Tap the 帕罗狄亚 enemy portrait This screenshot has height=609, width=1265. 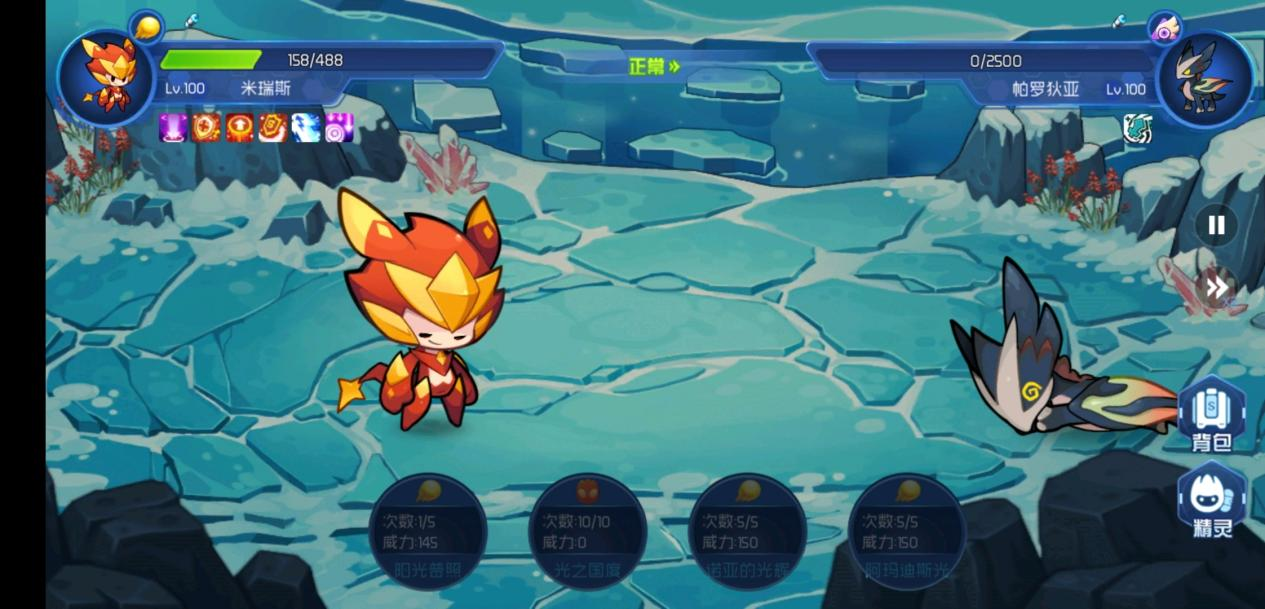[1203, 78]
